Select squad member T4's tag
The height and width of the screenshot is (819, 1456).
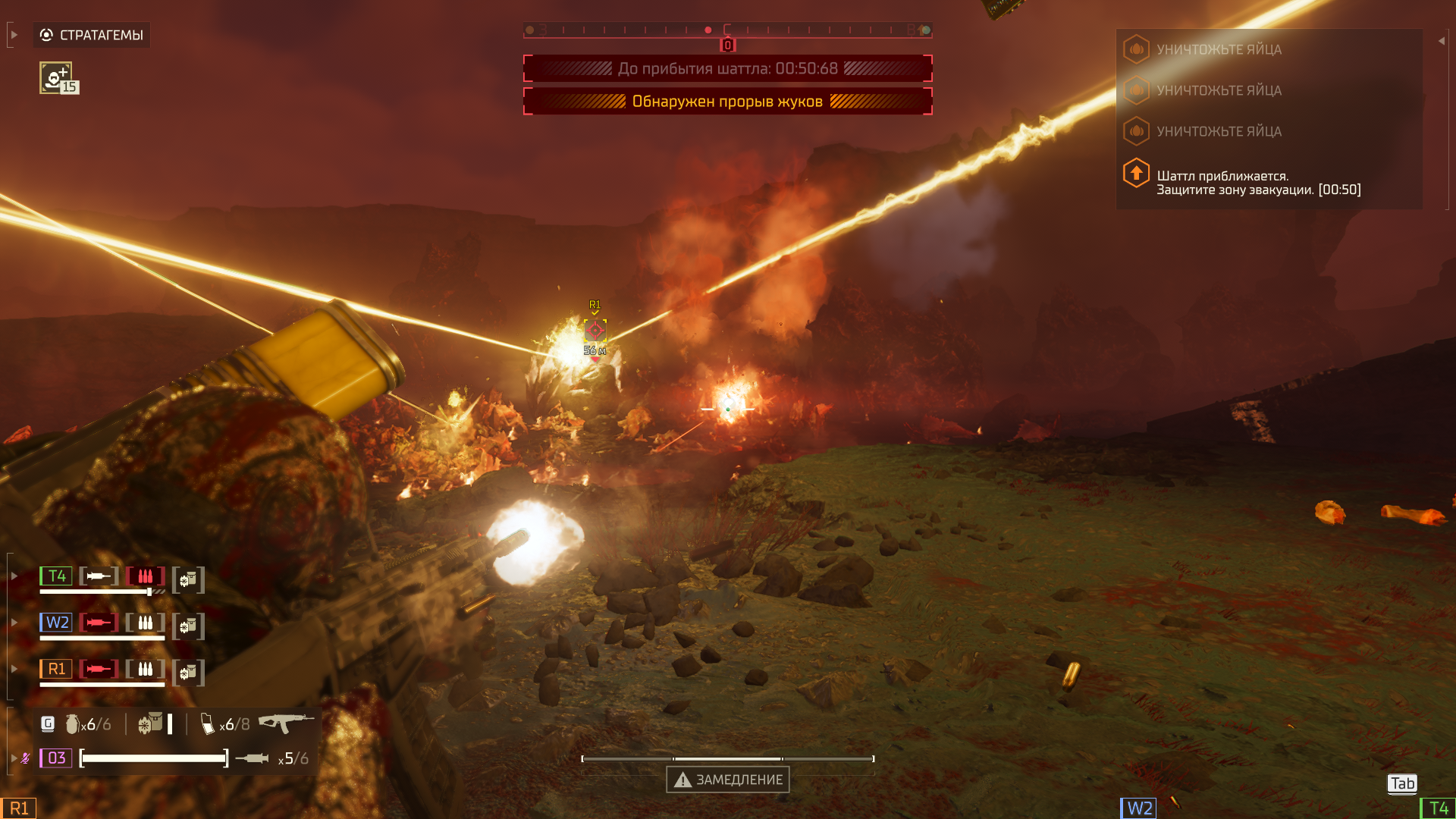pyautogui.click(x=57, y=576)
